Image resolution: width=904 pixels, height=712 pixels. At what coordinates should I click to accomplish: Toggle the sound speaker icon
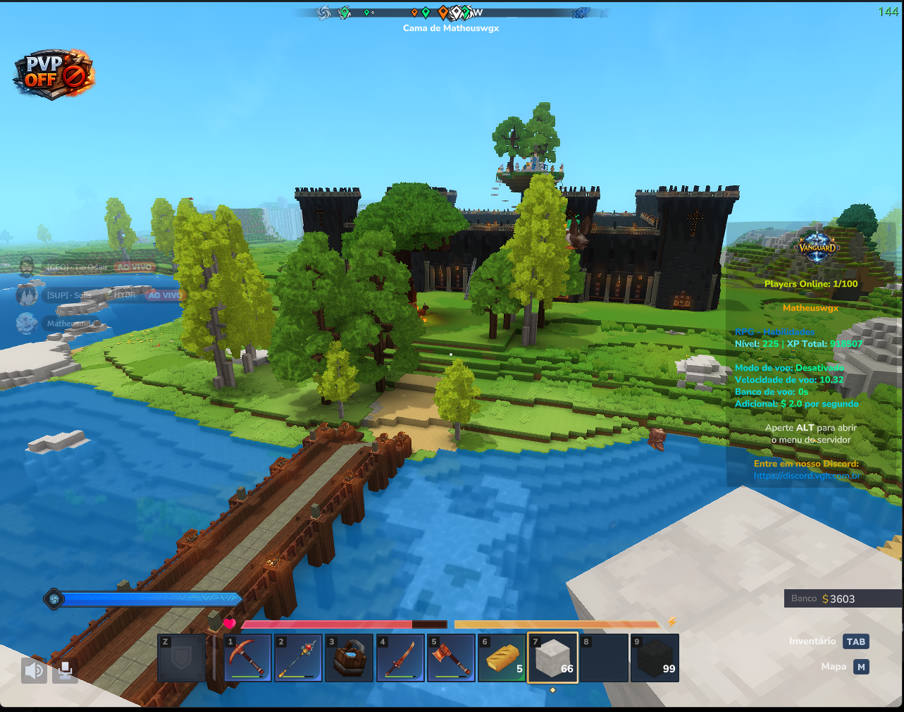(34, 670)
